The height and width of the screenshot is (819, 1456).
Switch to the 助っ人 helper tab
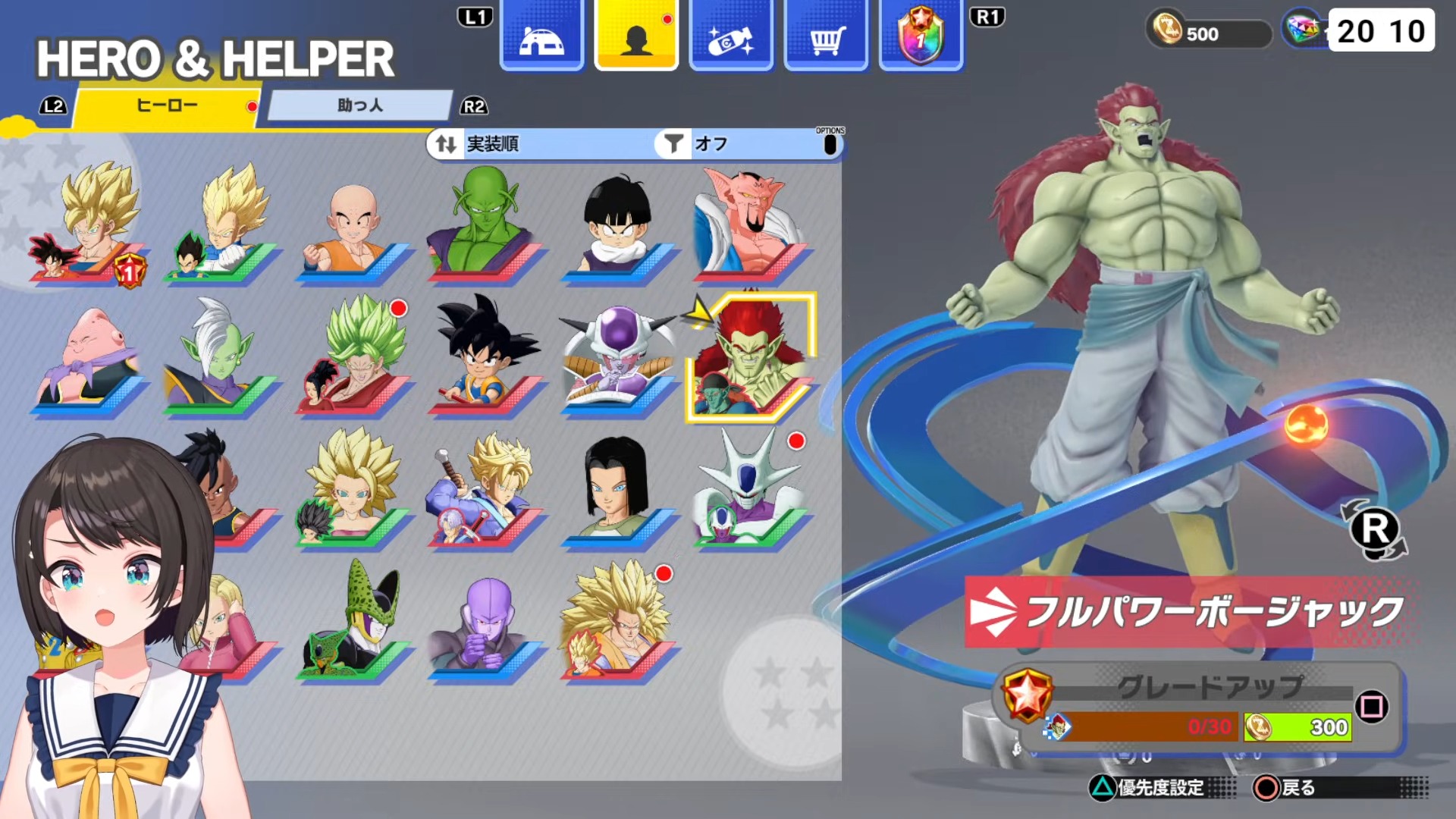[x=360, y=106]
